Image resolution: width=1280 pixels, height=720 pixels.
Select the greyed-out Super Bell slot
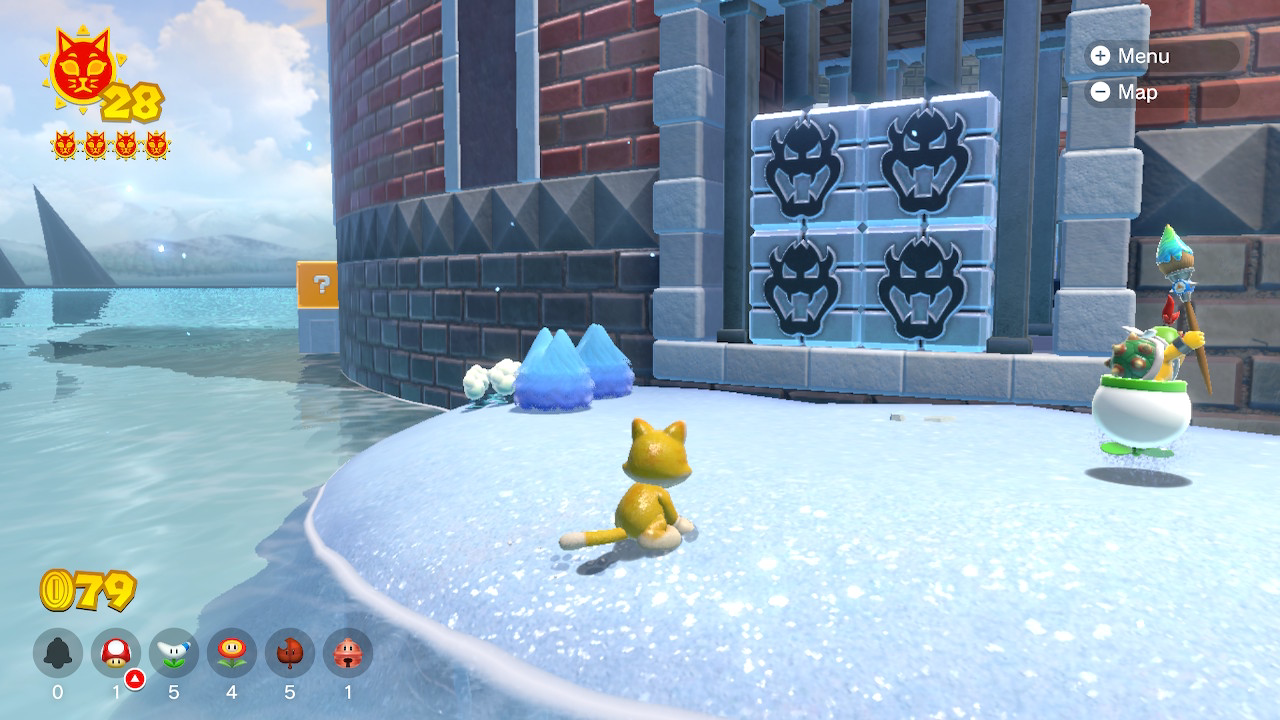[x=58, y=653]
